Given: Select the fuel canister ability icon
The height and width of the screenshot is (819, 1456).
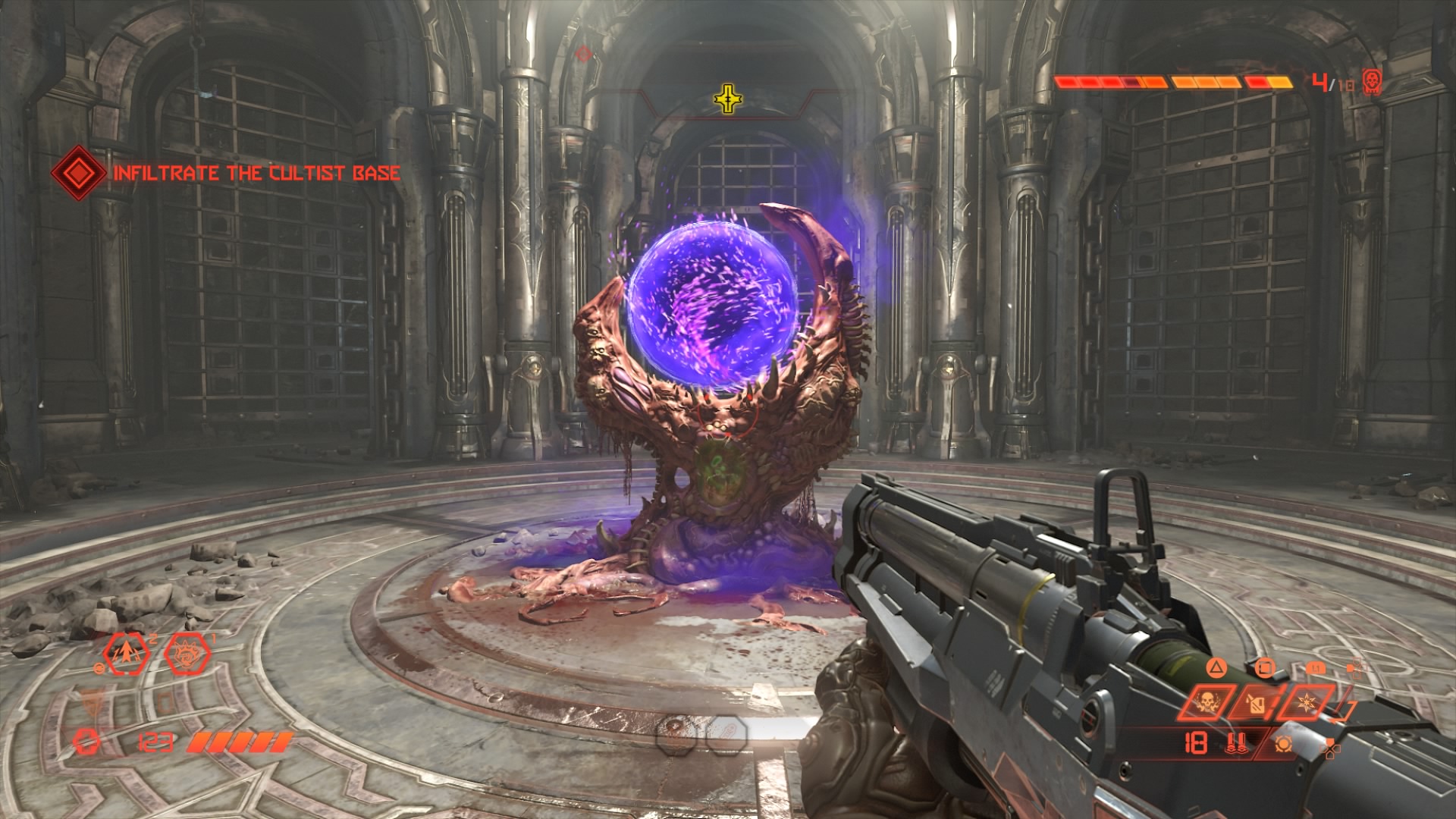Looking at the screenshot, I should click(1257, 703).
